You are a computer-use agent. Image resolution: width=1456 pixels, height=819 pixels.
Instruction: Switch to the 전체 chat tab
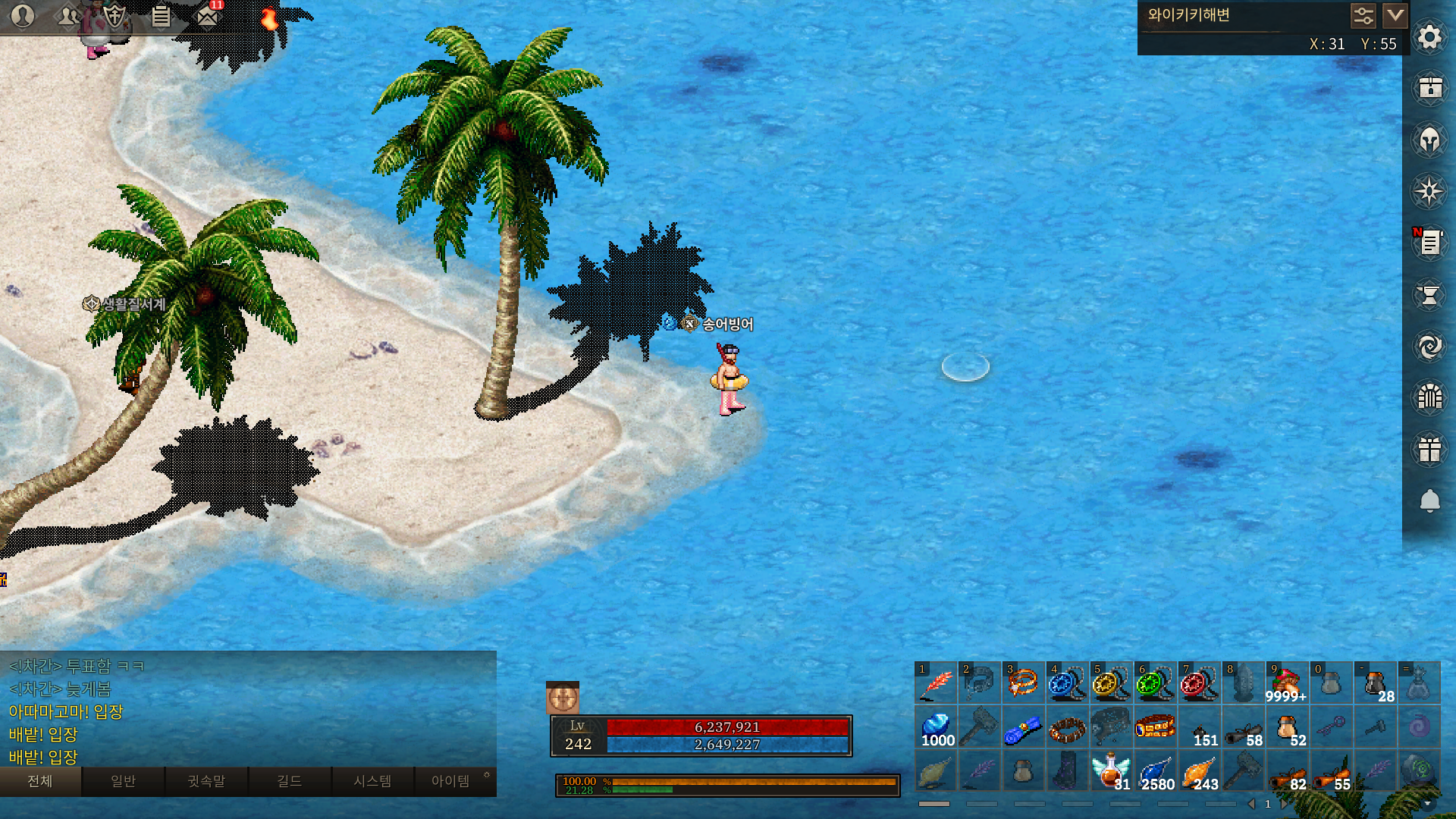pos(40,781)
